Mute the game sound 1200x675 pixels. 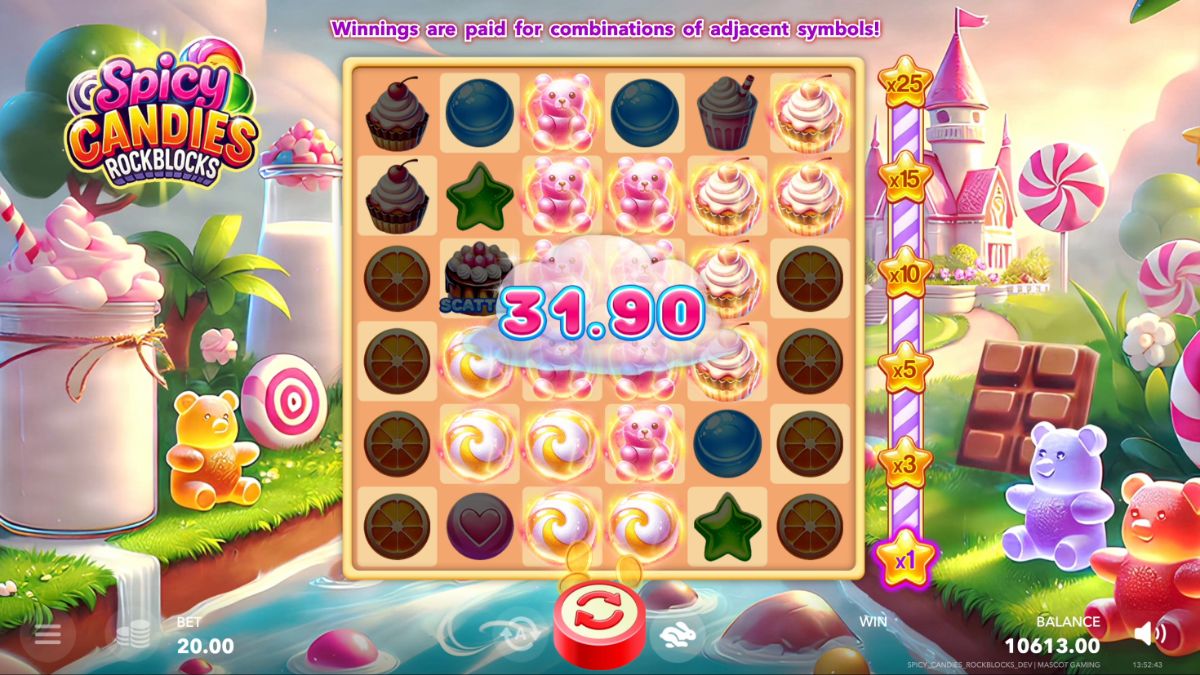tap(1150, 633)
